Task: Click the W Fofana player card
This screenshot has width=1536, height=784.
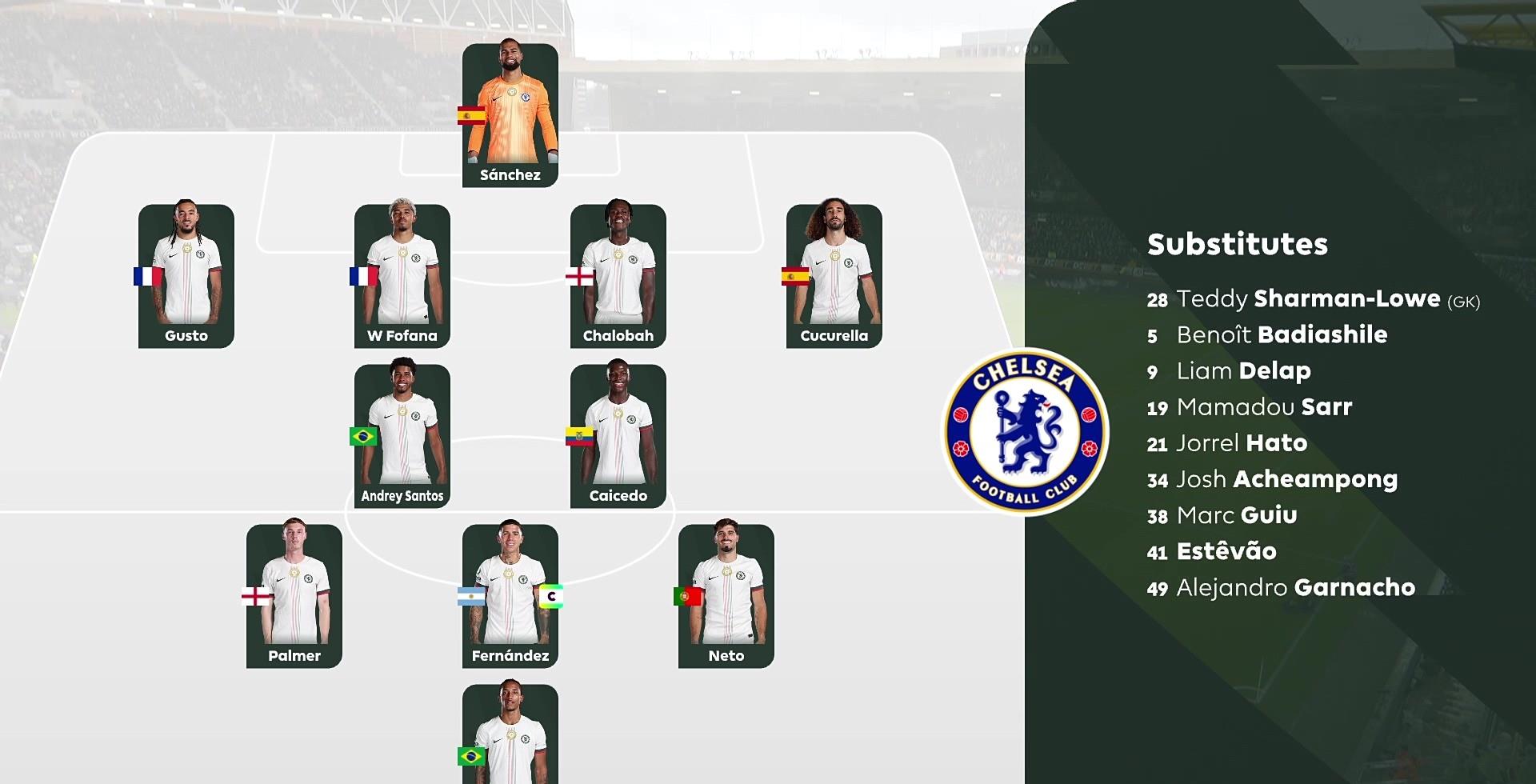Action: coord(402,275)
